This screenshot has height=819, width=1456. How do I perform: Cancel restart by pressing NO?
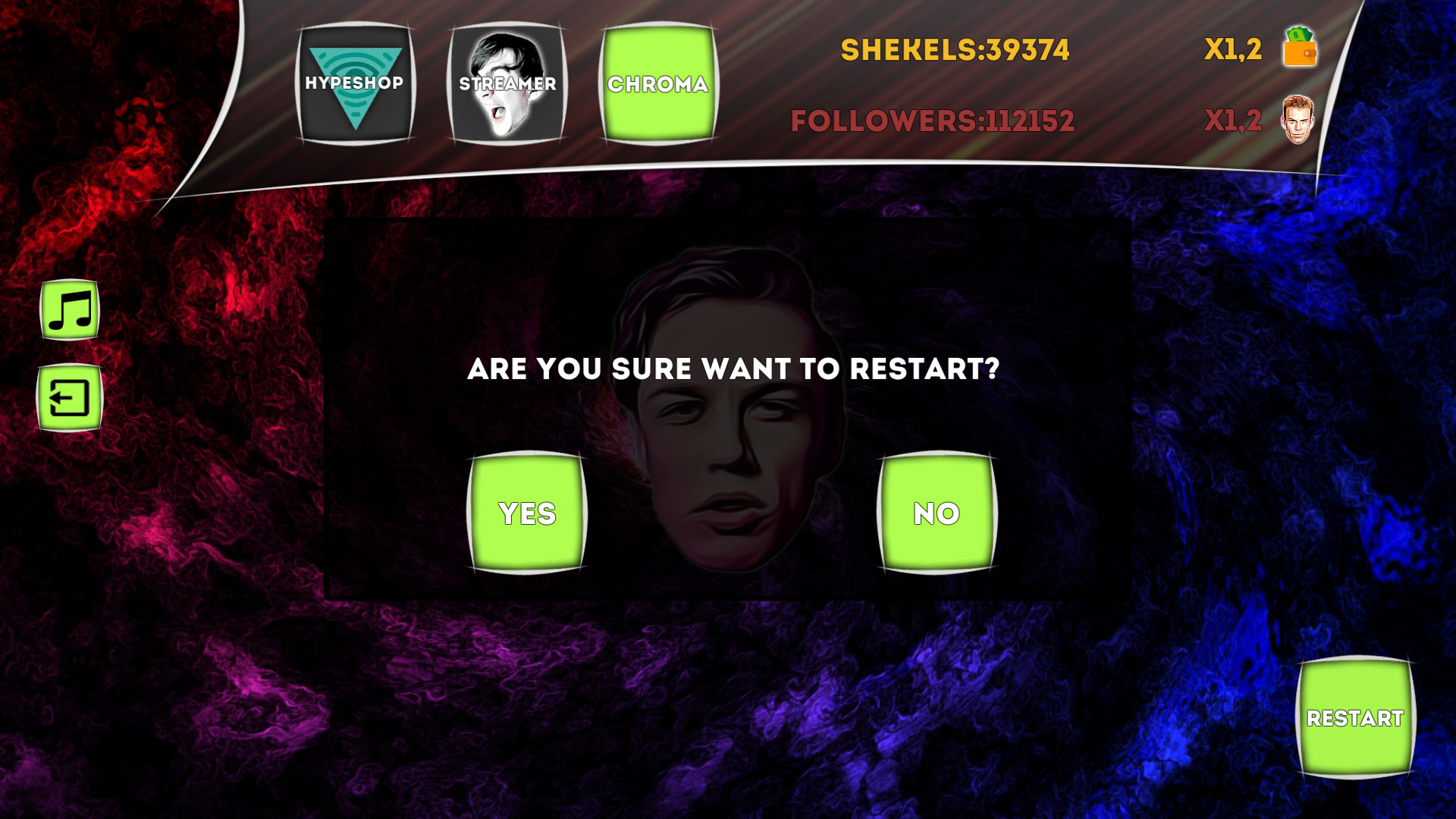[x=937, y=513]
